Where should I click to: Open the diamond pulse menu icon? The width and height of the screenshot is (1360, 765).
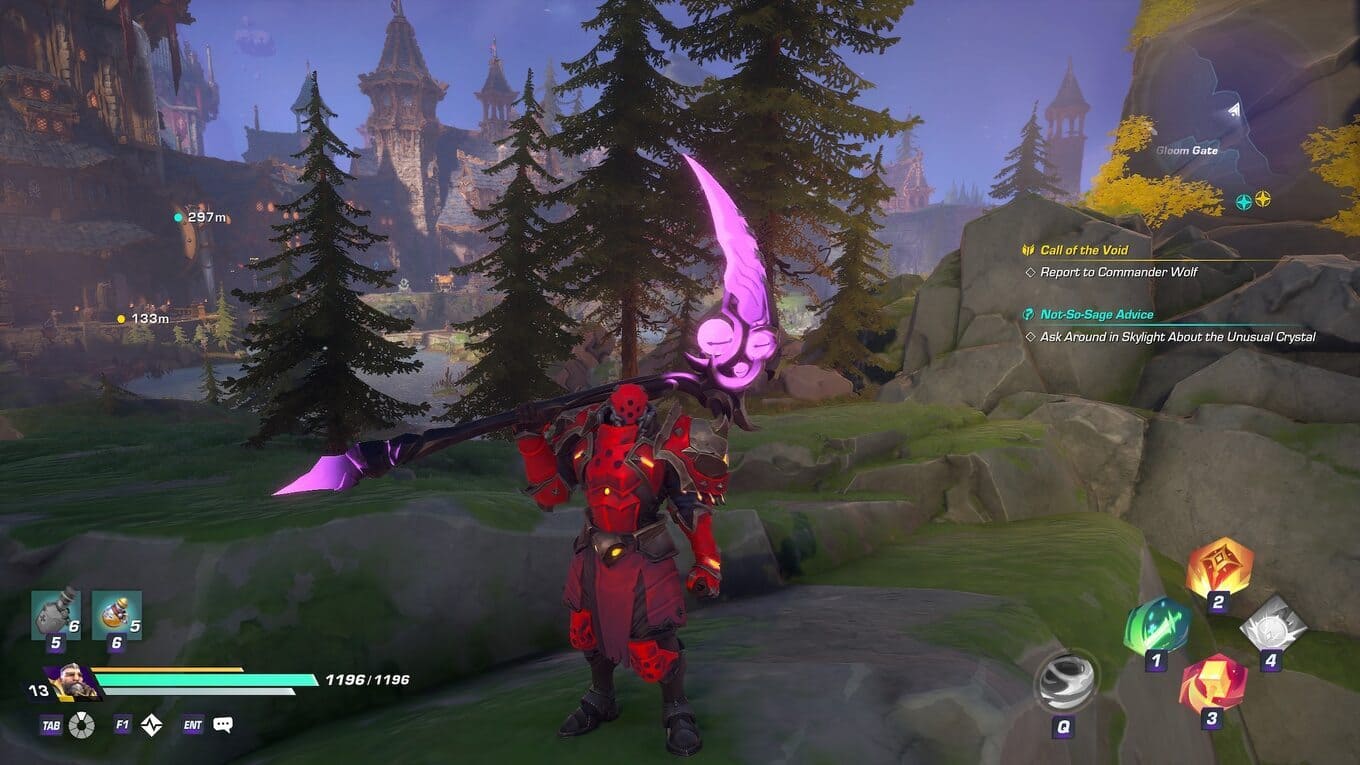pos(151,725)
